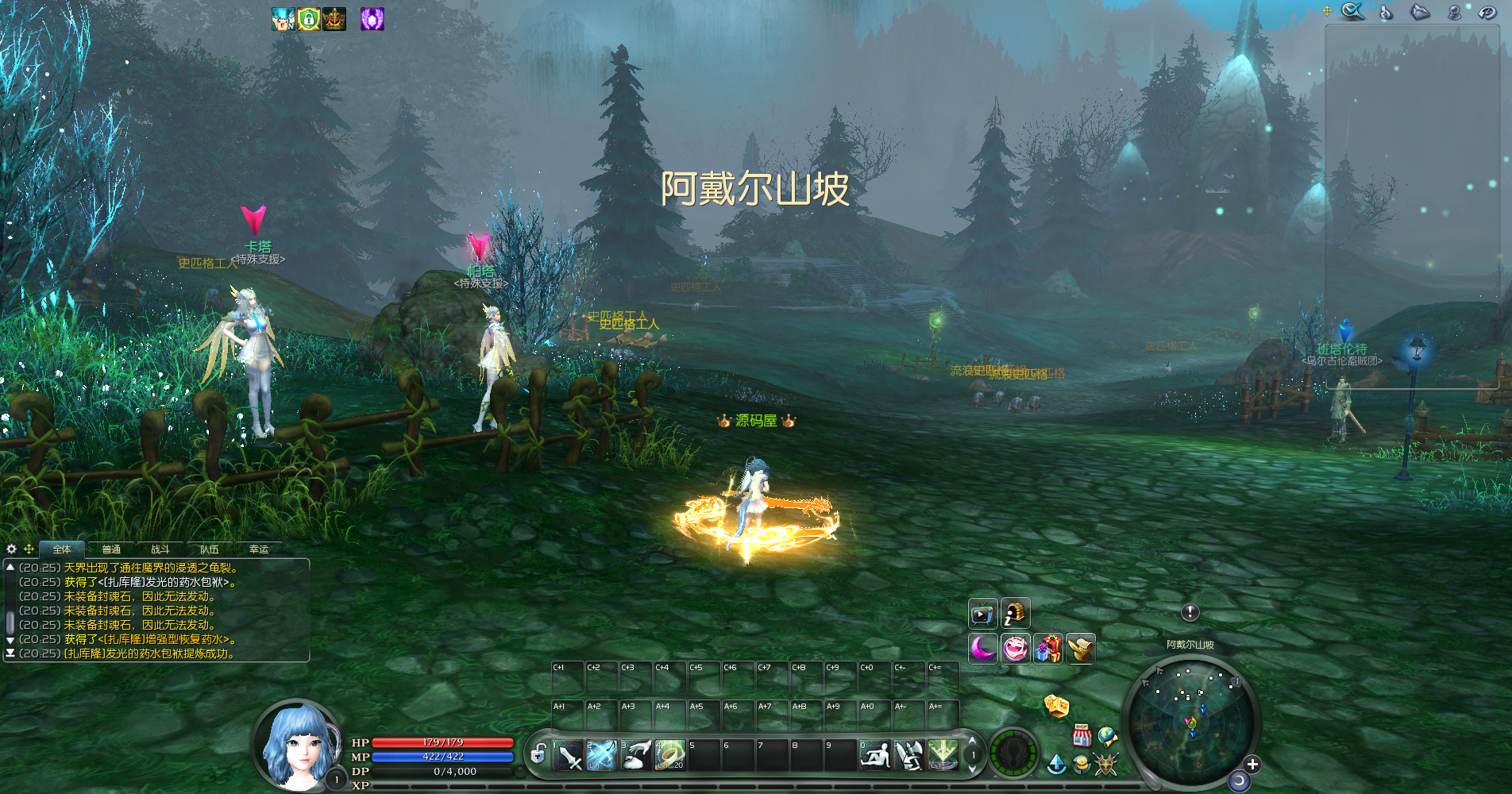The height and width of the screenshot is (794, 1512).
Task: Open the TV video icon
Action: [x=982, y=614]
